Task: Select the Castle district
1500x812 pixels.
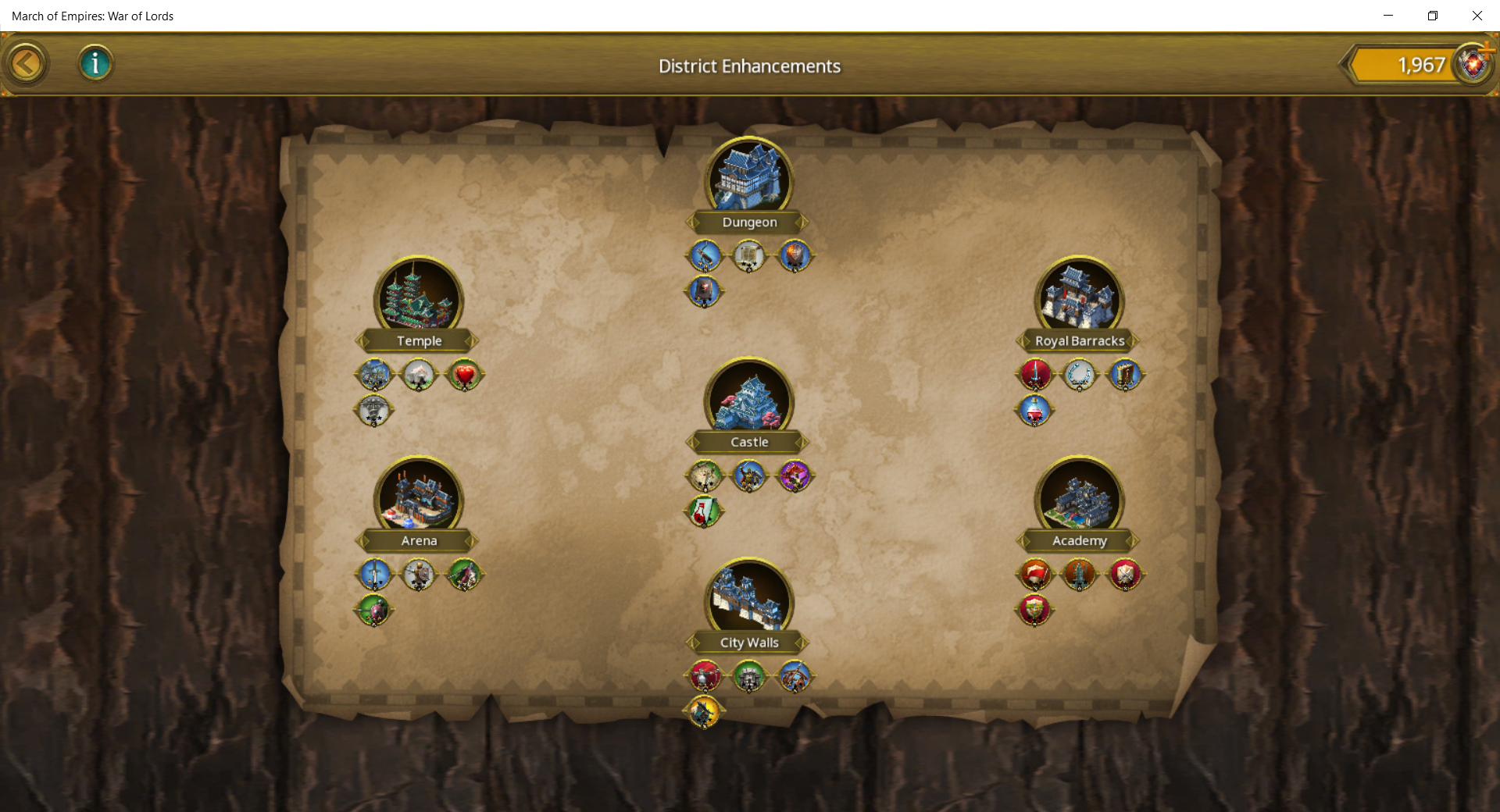Action: (x=748, y=400)
